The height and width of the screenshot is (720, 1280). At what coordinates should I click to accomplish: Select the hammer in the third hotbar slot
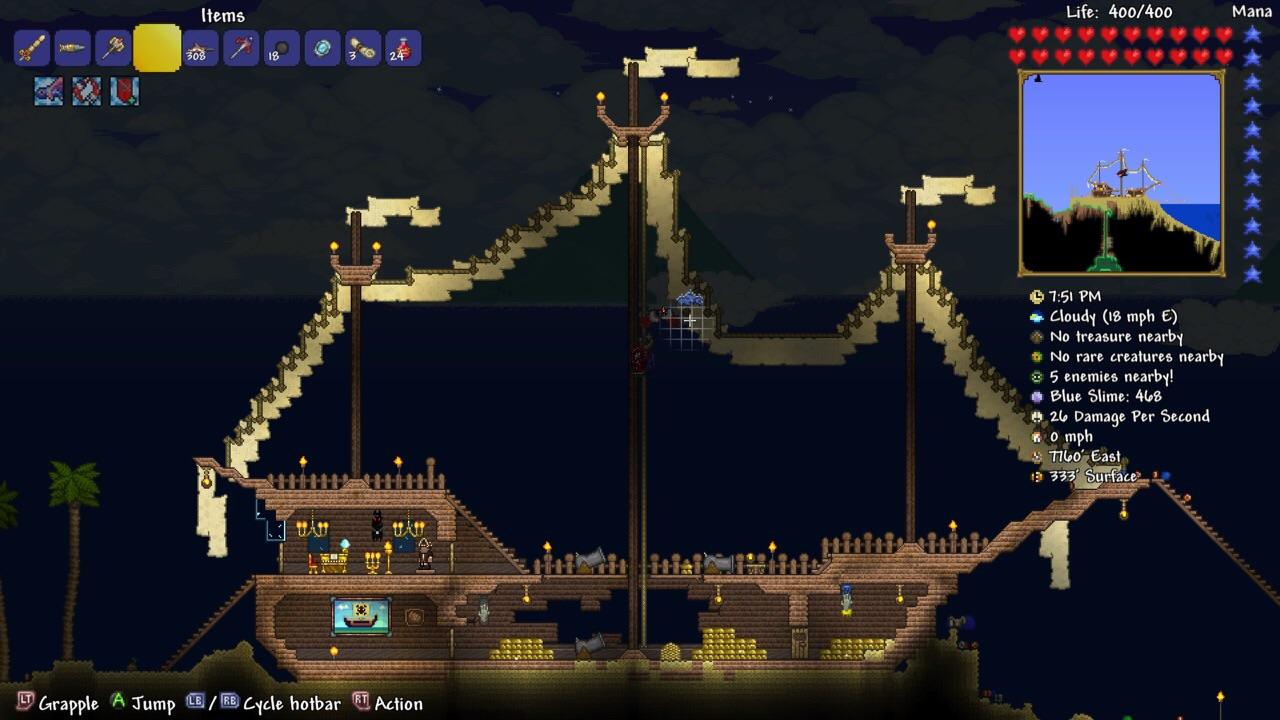click(111, 48)
